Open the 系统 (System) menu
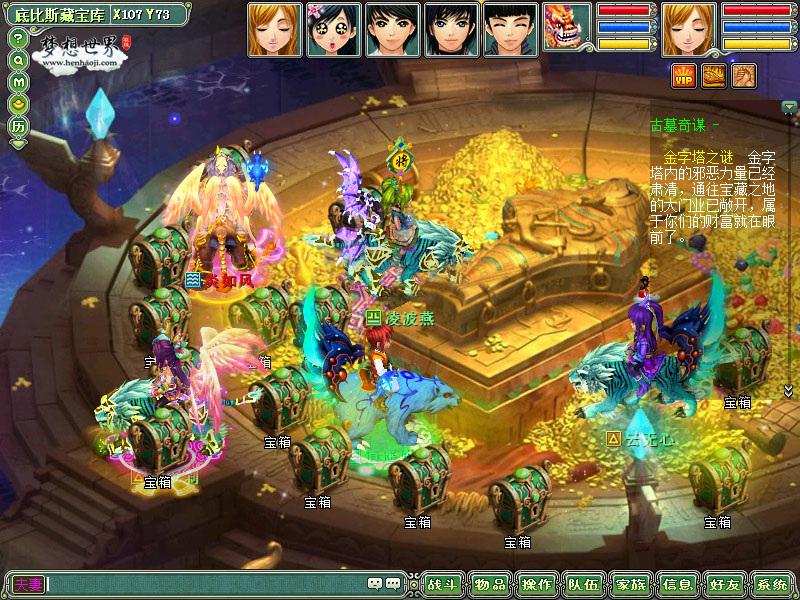Viewport: 800px width, 600px height. 772,584
